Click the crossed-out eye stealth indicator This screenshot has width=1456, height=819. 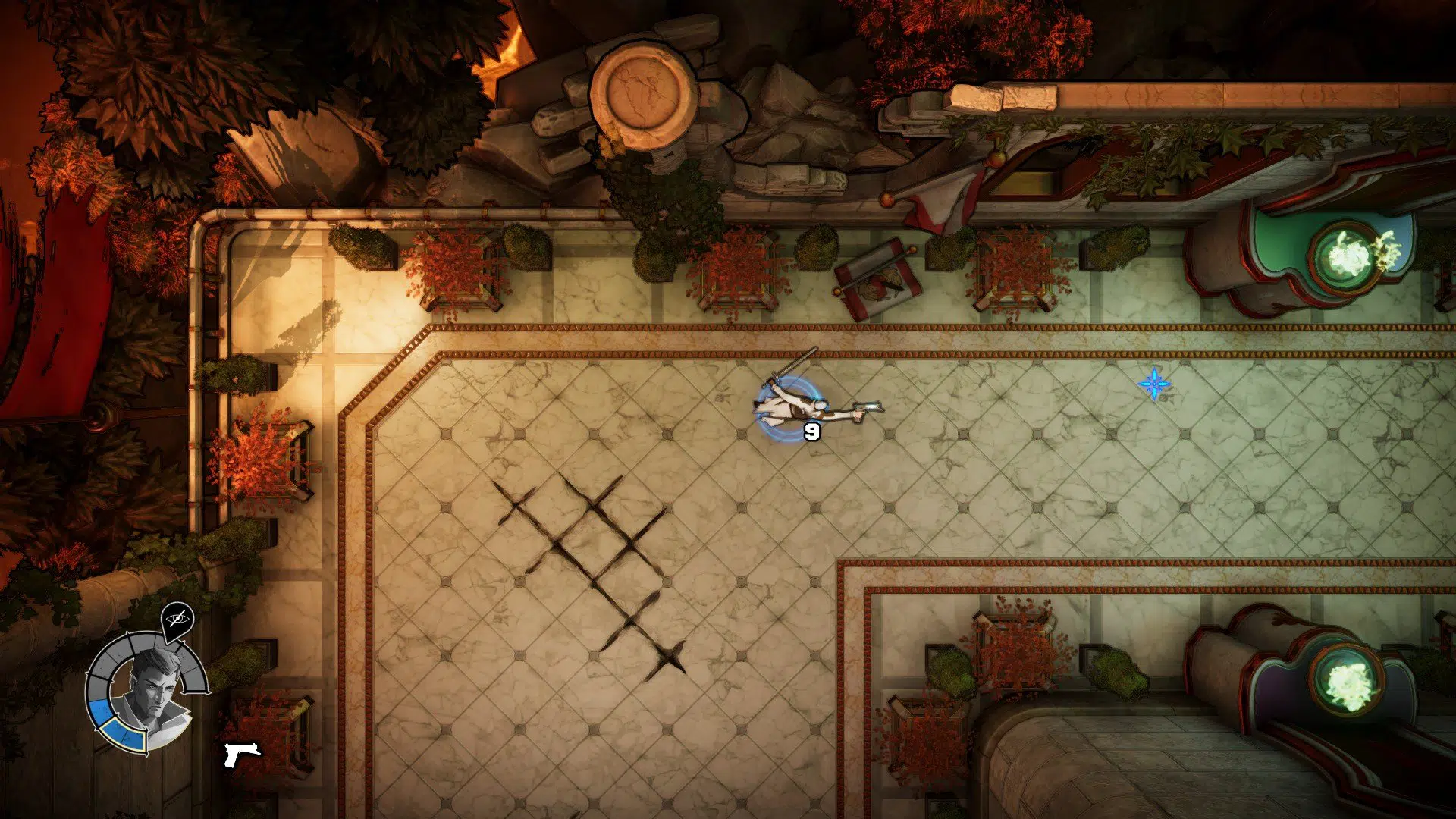178,619
